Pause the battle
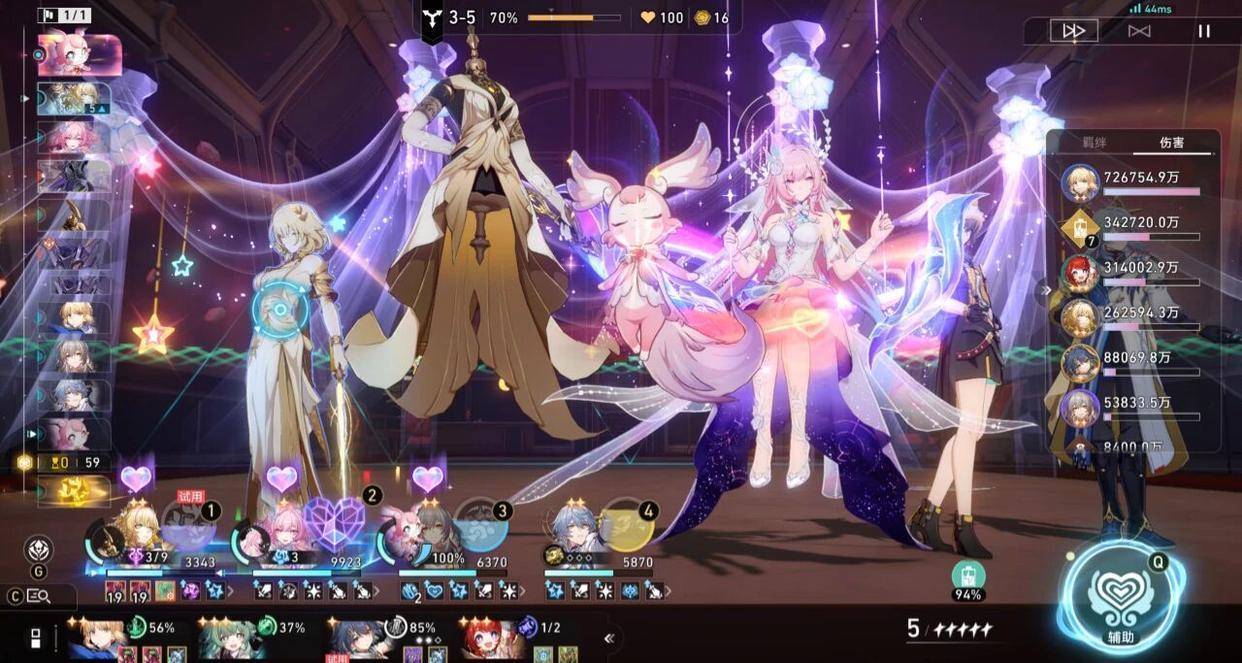The image size is (1242, 663). pyautogui.click(x=1204, y=31)
